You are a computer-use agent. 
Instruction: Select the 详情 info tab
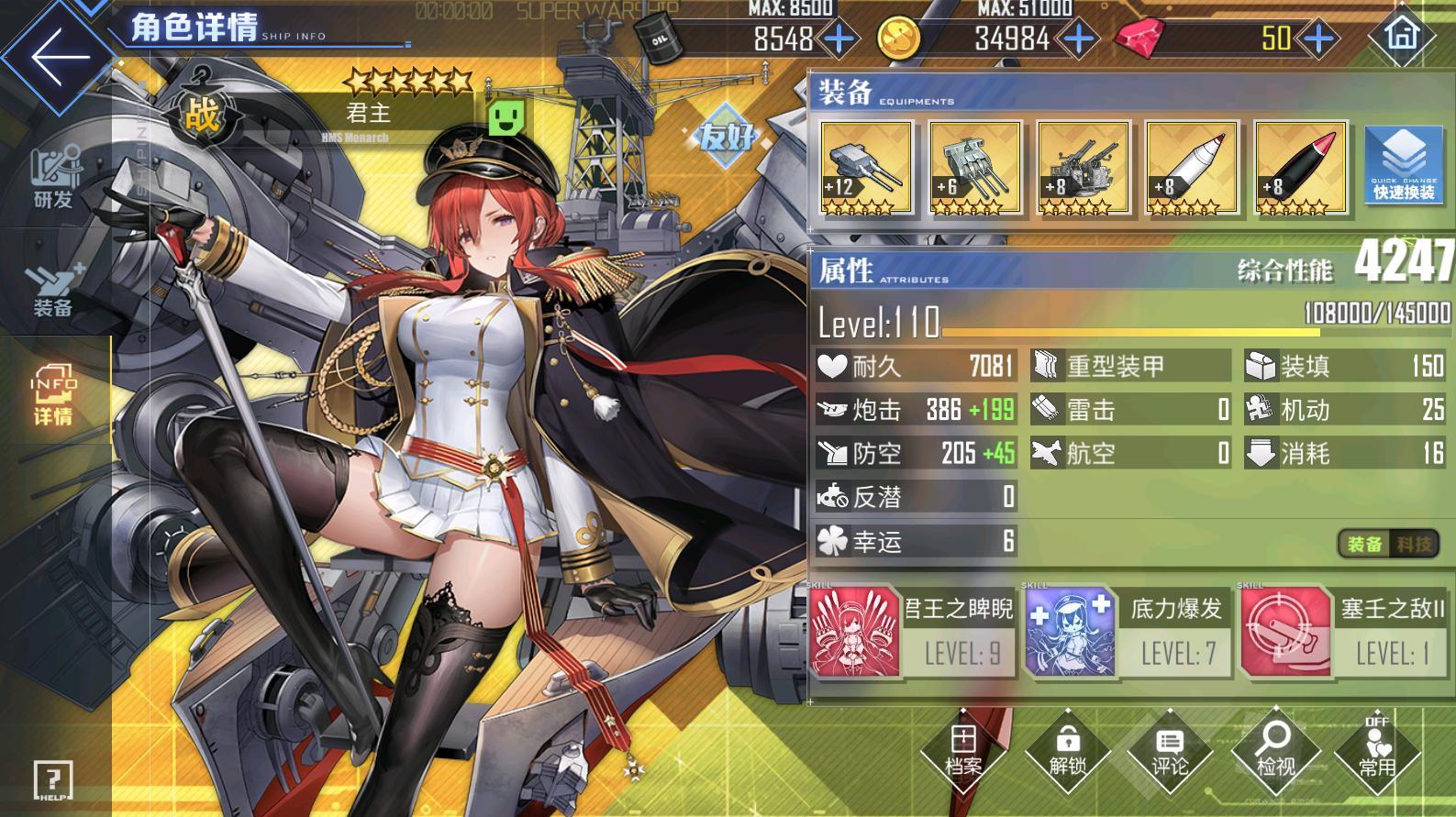[x=53, y=399]
